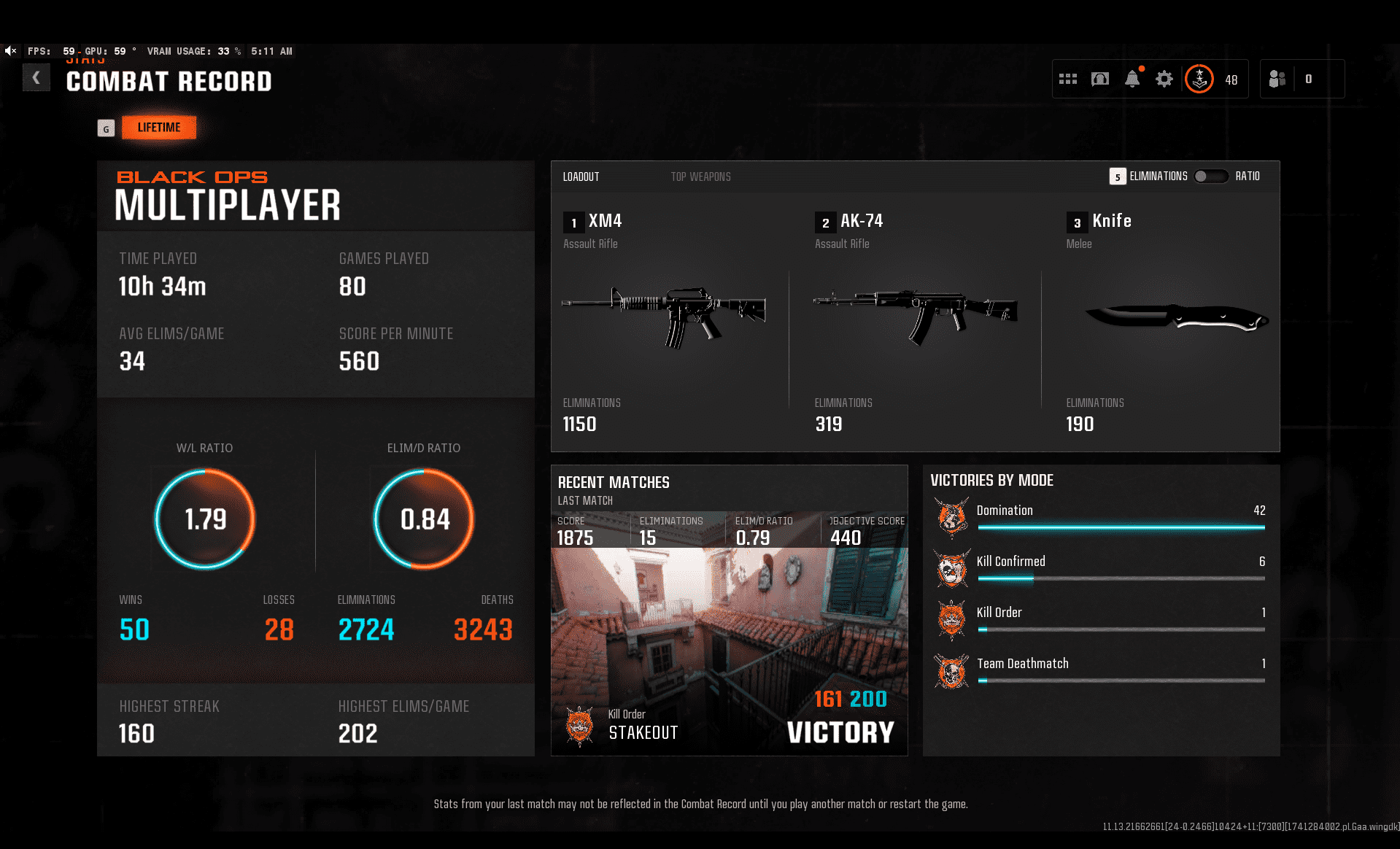Go back with the left chevron arrow

coord(36,77)
